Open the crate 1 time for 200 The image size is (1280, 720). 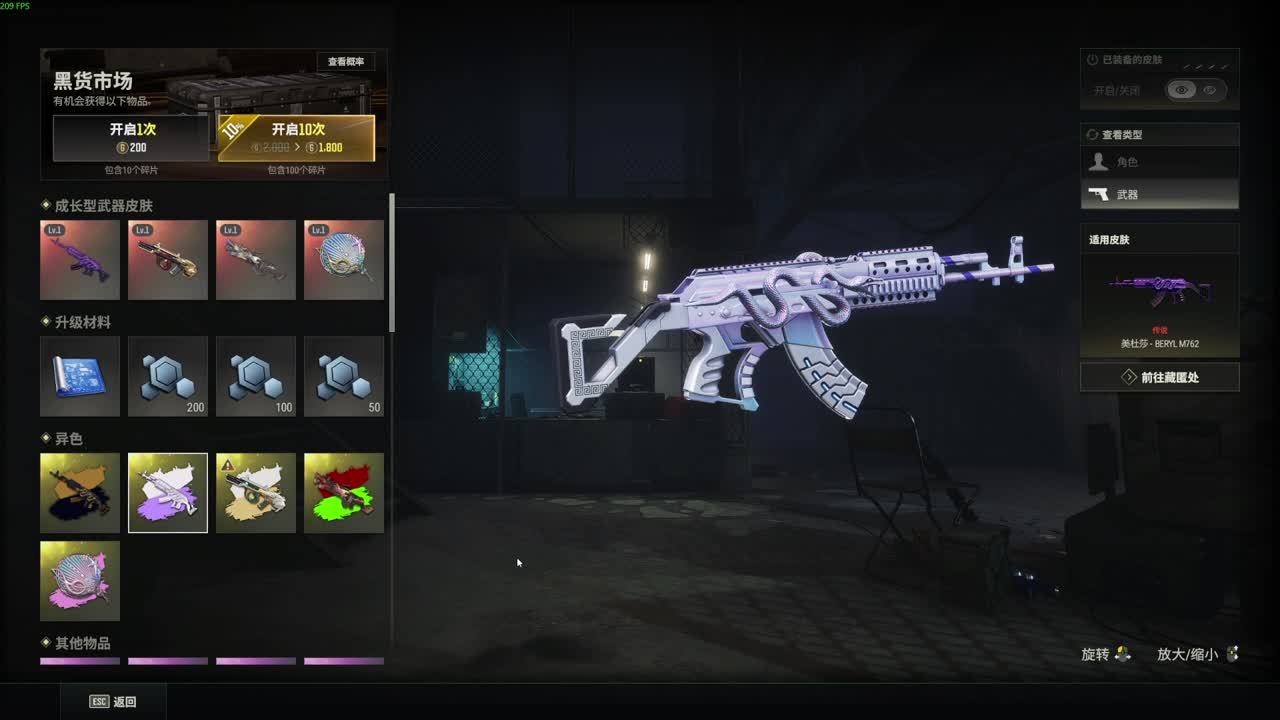tap(132, 138)
